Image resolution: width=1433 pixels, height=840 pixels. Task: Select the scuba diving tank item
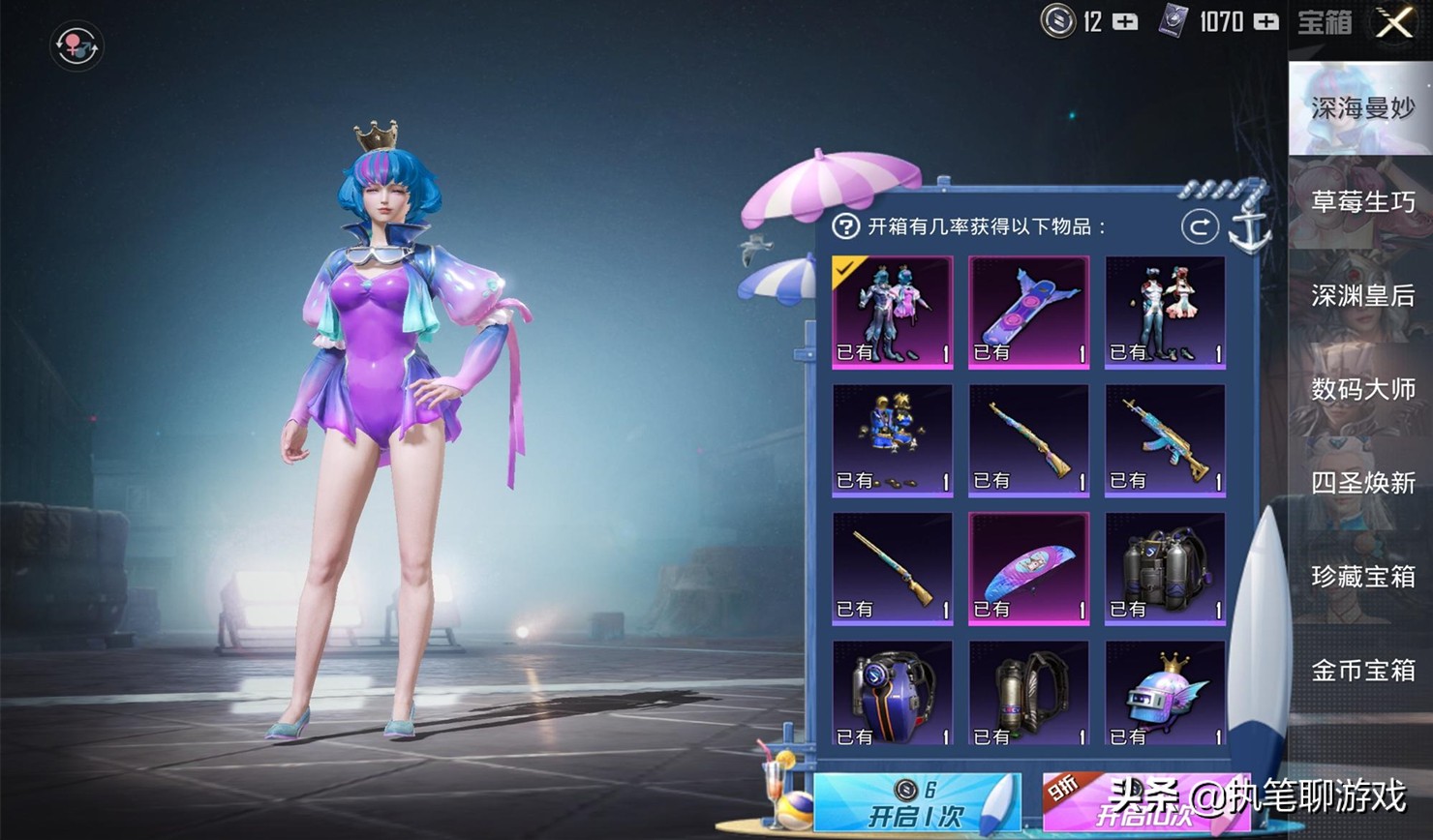[1165, 567]
